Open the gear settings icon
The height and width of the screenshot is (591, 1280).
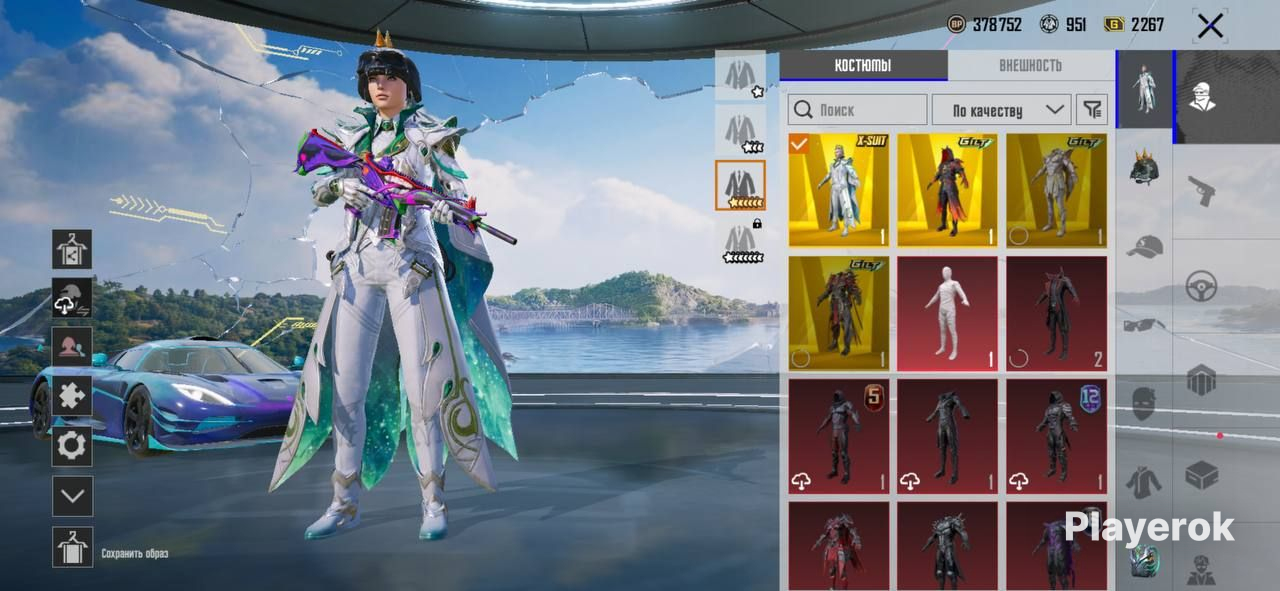click(72, 446)
